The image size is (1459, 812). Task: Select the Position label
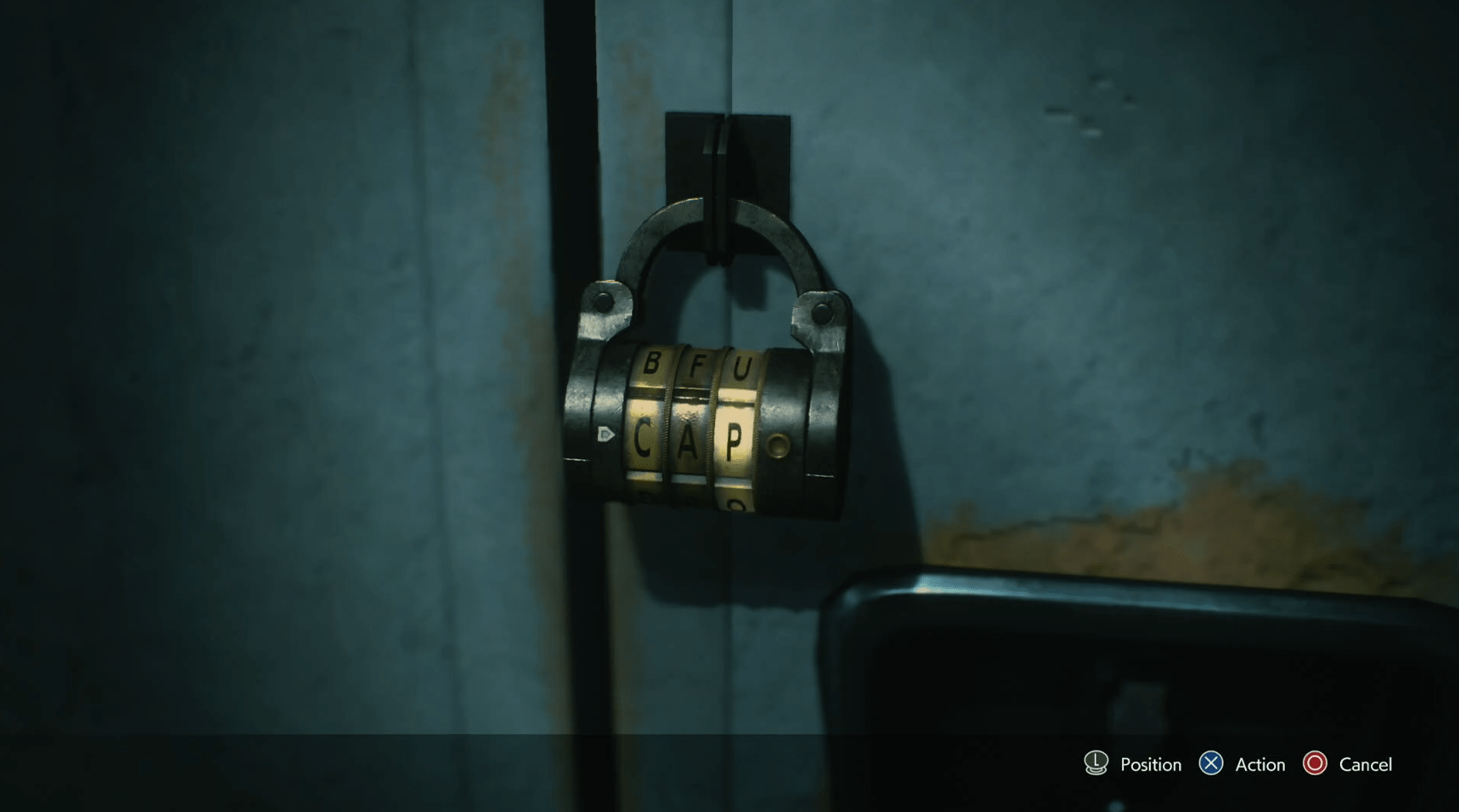[1149, 764]
